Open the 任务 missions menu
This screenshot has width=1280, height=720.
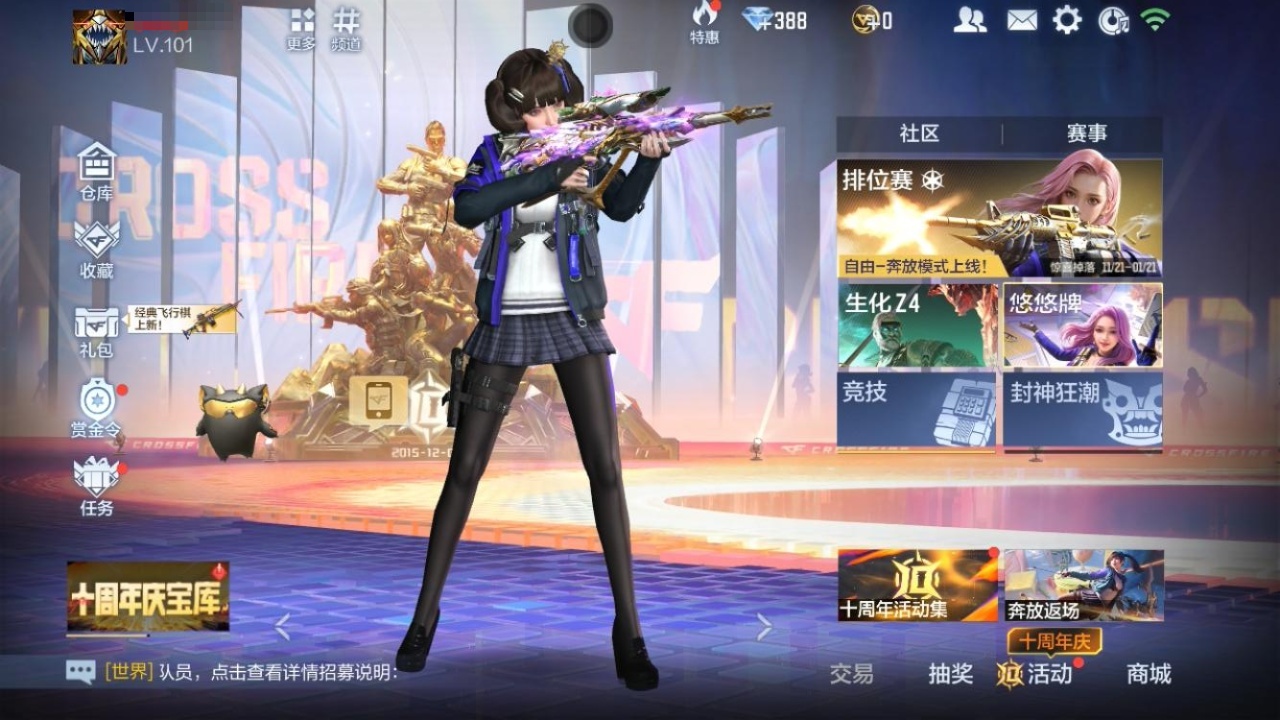coord(97,487)
